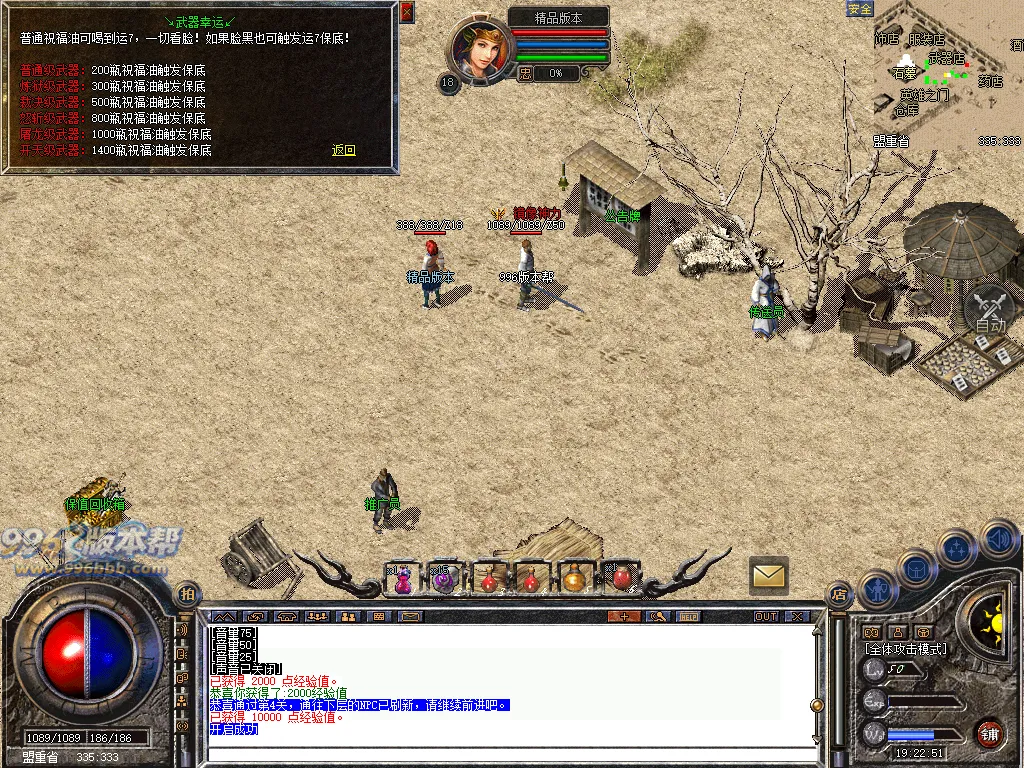The height and width of the screenshot is (768, 1024).
Task: Use the purple potion hotbar slot
Action: pyautogui.click(x=403, y=578)
